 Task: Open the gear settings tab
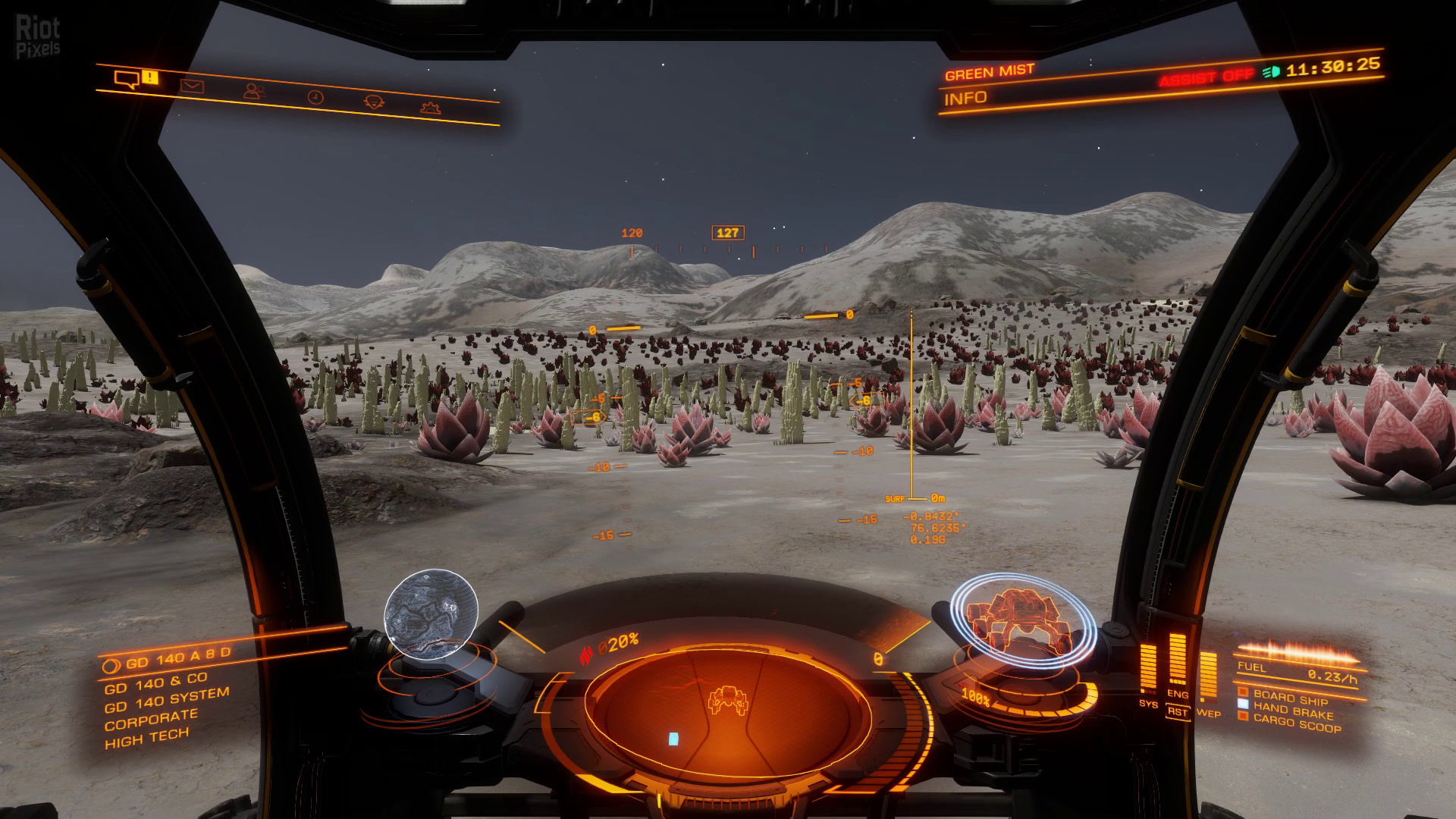coord(431,107)
